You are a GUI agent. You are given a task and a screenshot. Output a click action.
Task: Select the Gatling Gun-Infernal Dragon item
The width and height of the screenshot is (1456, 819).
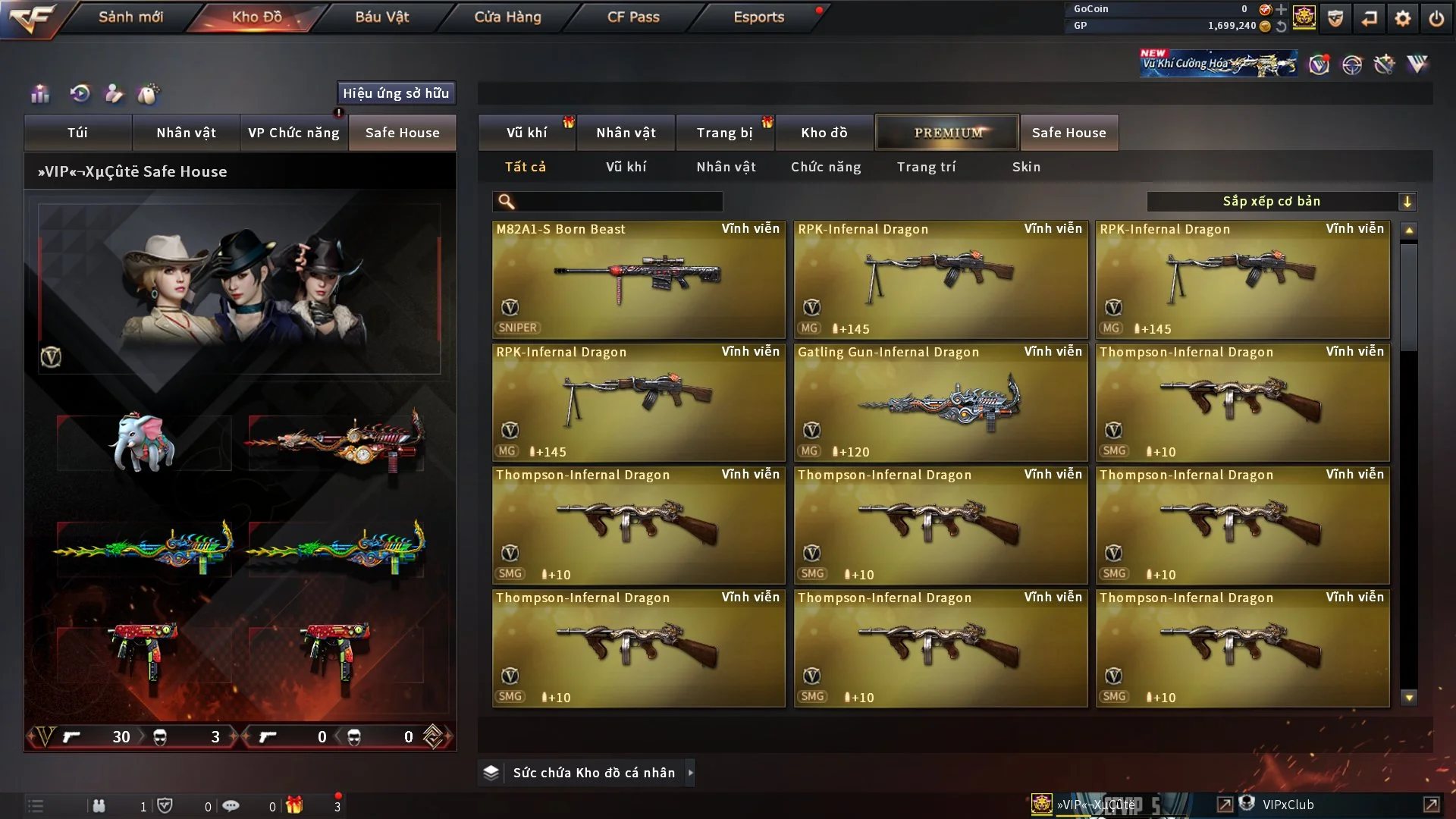tap(940, 402)
